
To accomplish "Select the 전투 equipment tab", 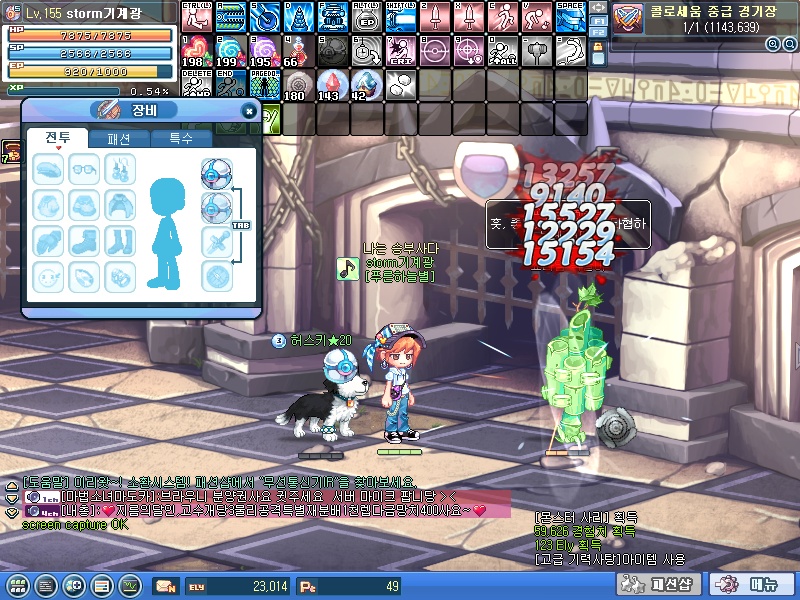I will pyautogui.click(x=57, y=139).
